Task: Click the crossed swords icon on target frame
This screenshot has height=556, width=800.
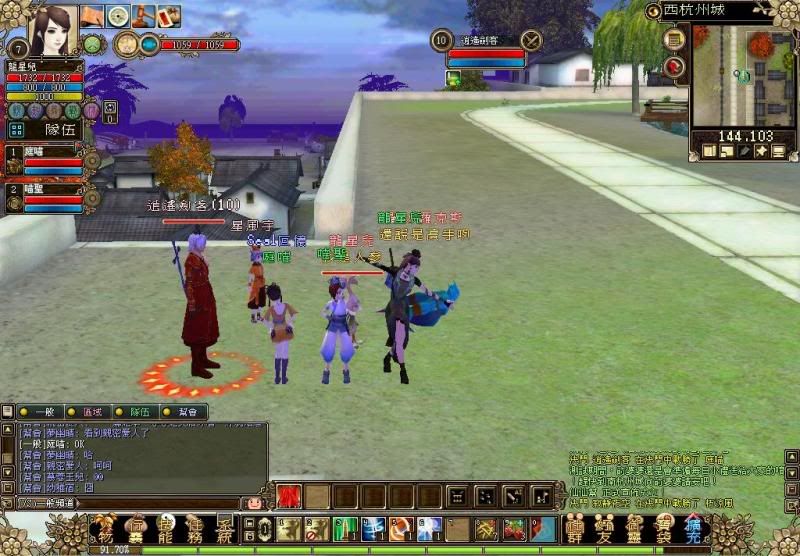Action: tap(531, 40)
